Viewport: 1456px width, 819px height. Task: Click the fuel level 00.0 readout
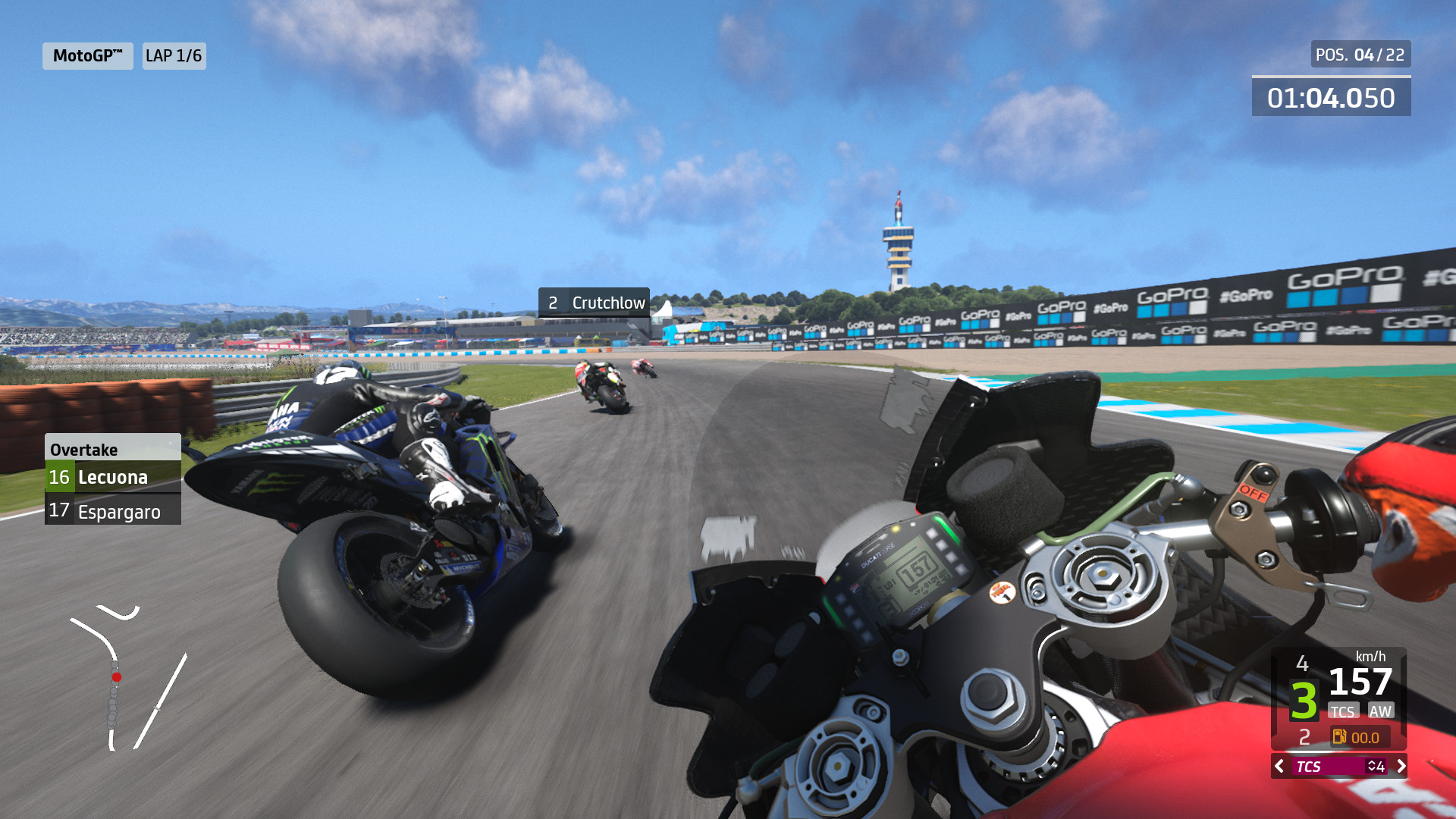pos(1365,736)
